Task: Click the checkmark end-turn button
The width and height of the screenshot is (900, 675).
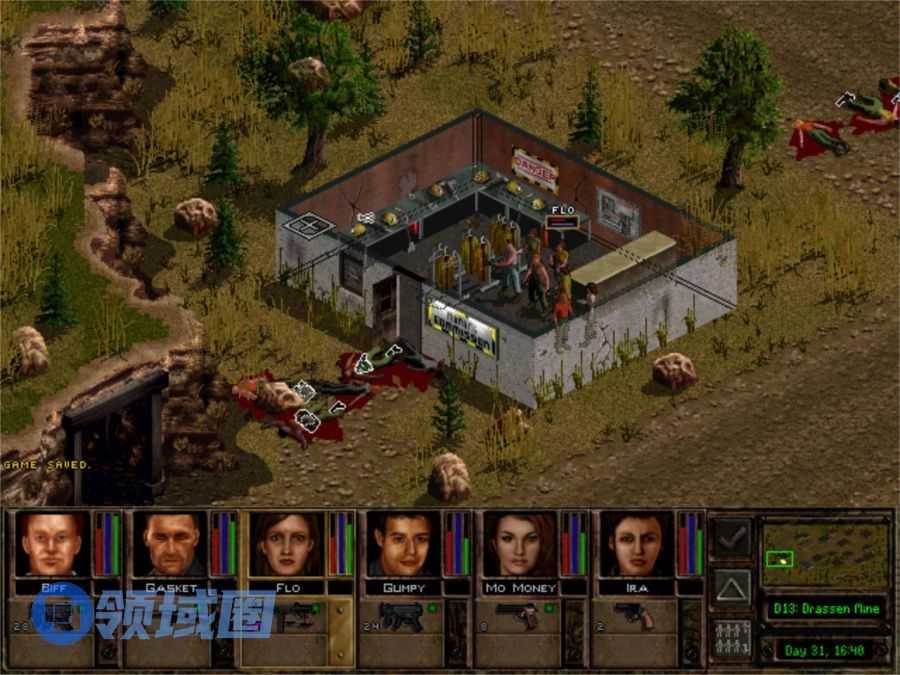Action: point(733,538)
